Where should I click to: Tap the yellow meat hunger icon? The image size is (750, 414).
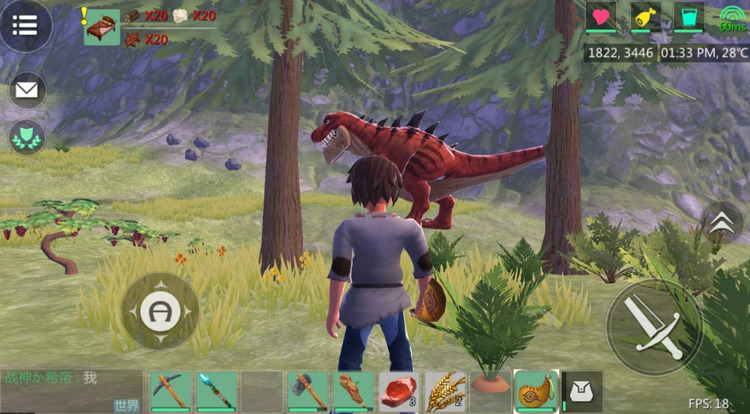(645, 17)
